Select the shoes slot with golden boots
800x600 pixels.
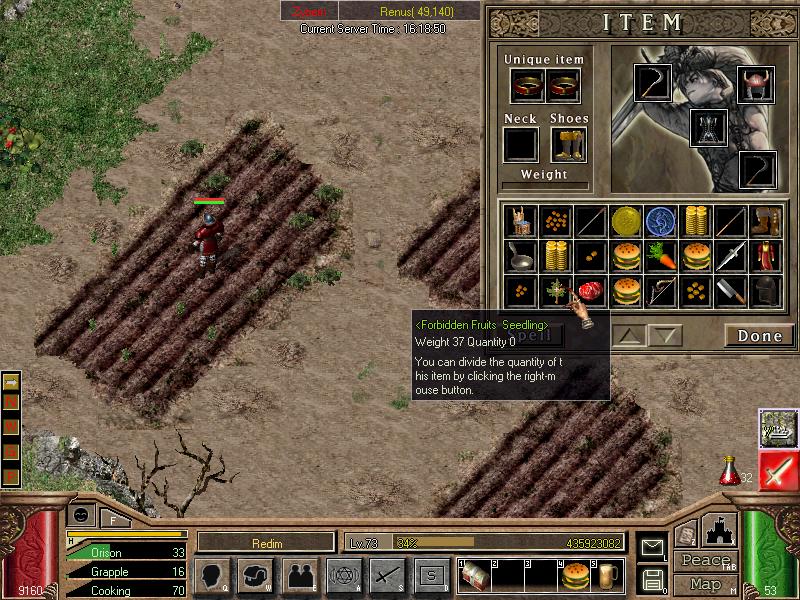567,145
